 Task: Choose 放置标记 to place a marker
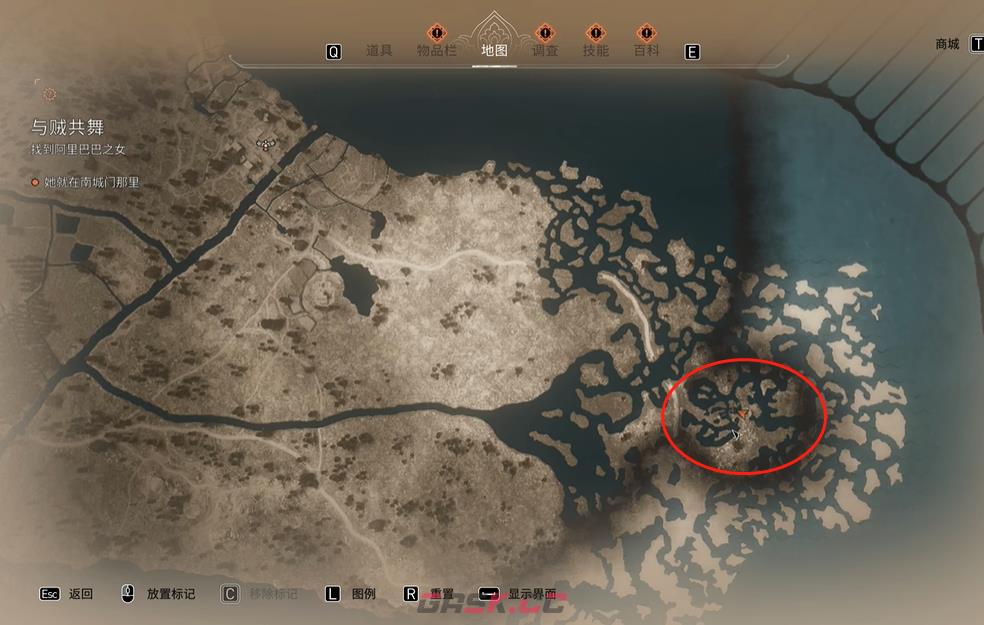coord(170,594)
